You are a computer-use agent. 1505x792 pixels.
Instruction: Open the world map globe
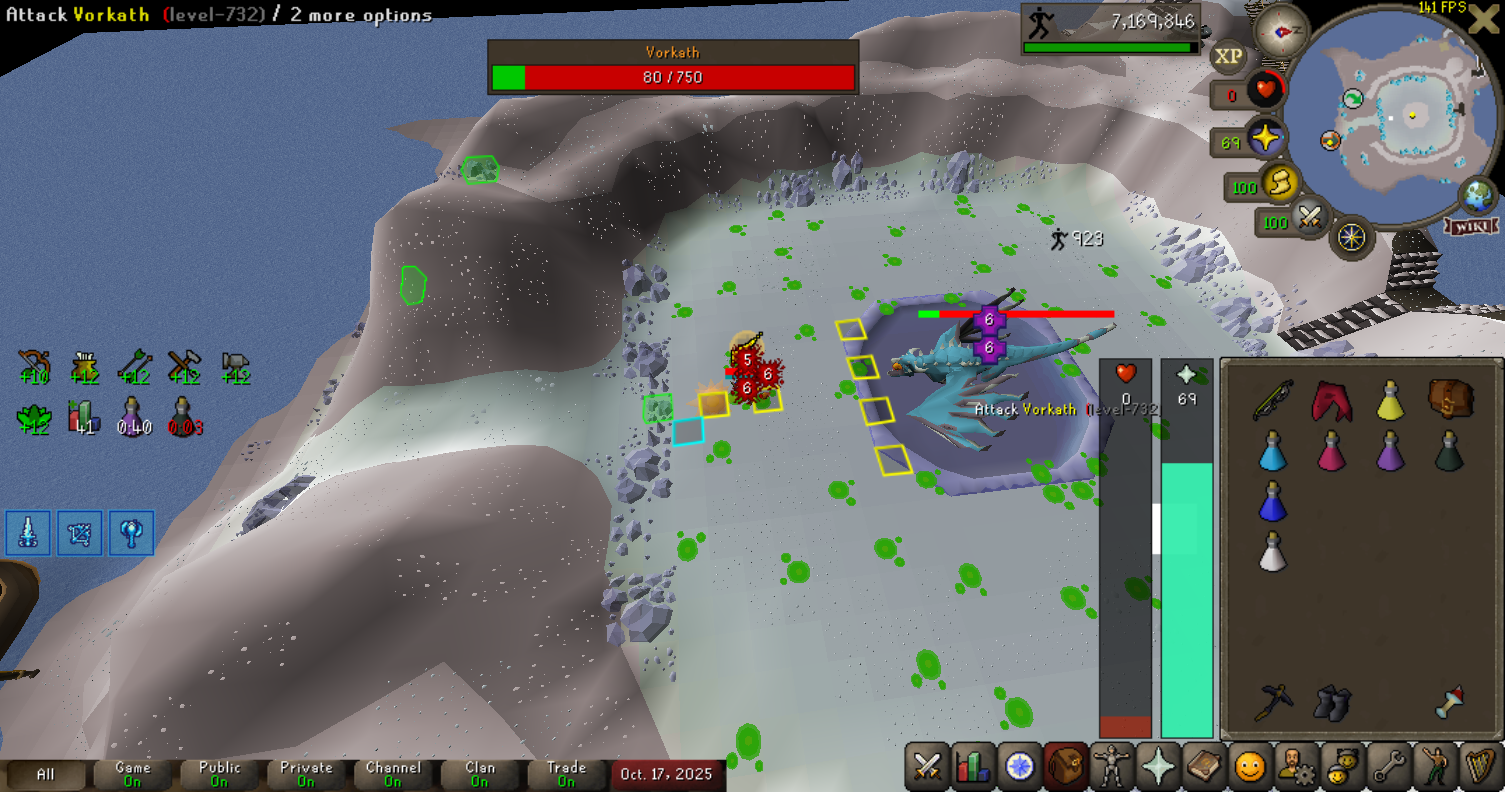click(1476, 195)
